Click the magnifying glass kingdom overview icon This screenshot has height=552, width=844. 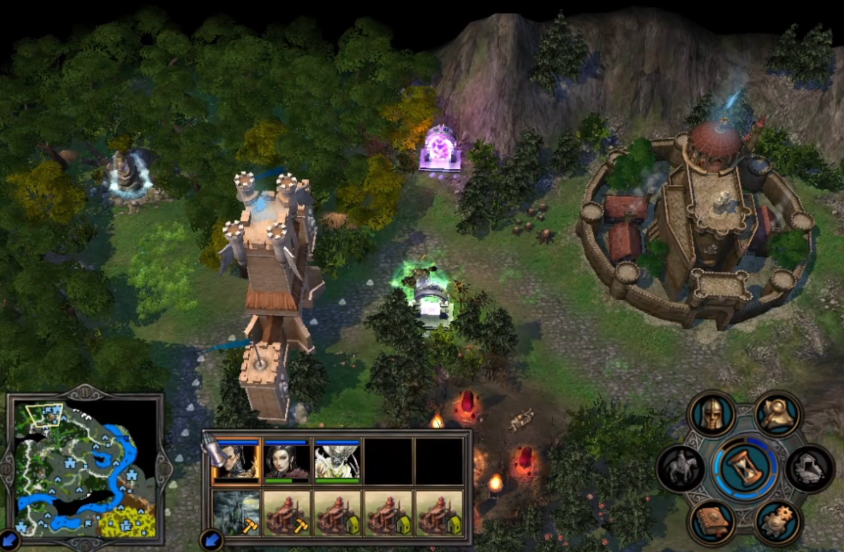[776, 413]
